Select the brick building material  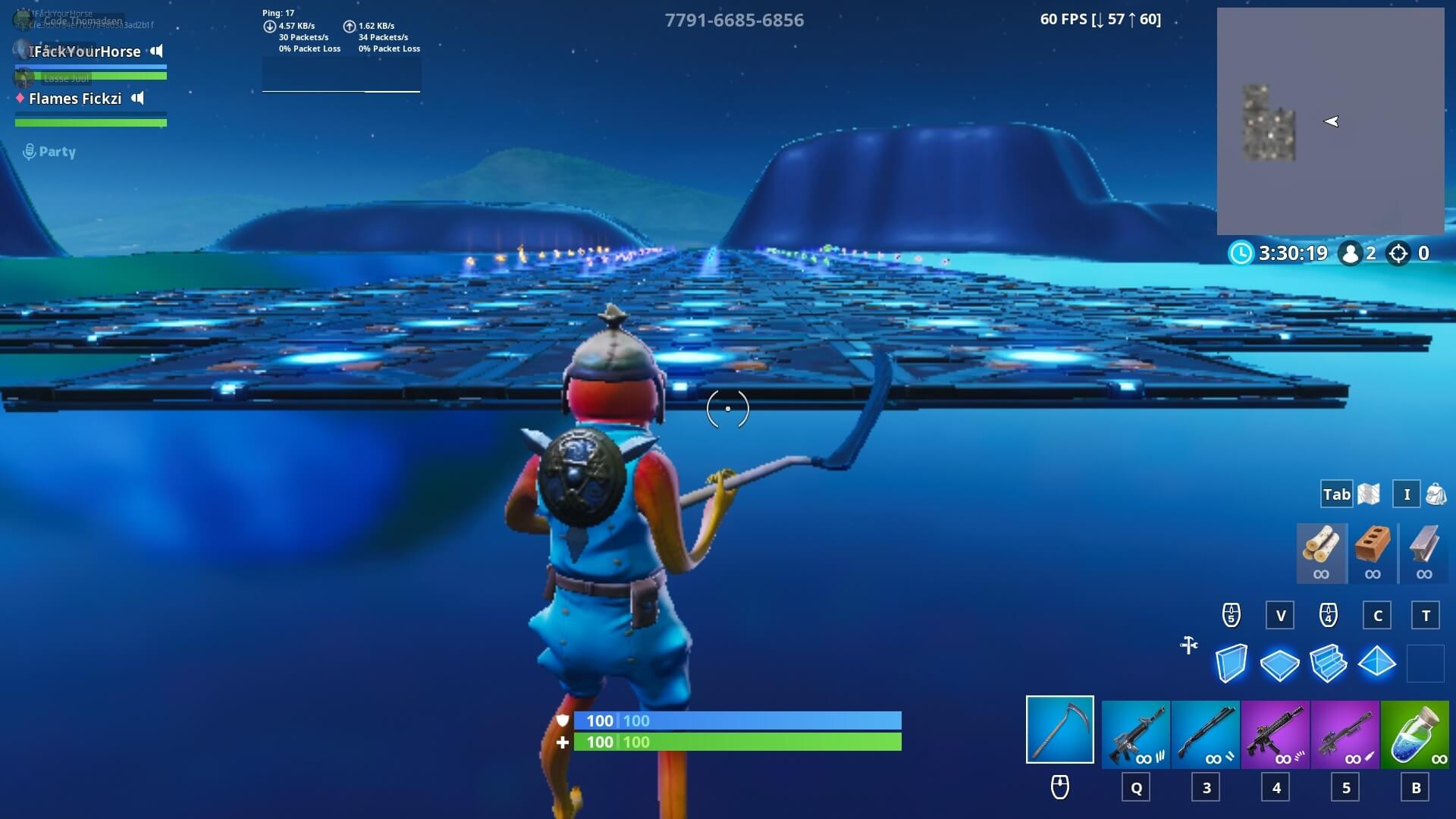(1373, 553)
